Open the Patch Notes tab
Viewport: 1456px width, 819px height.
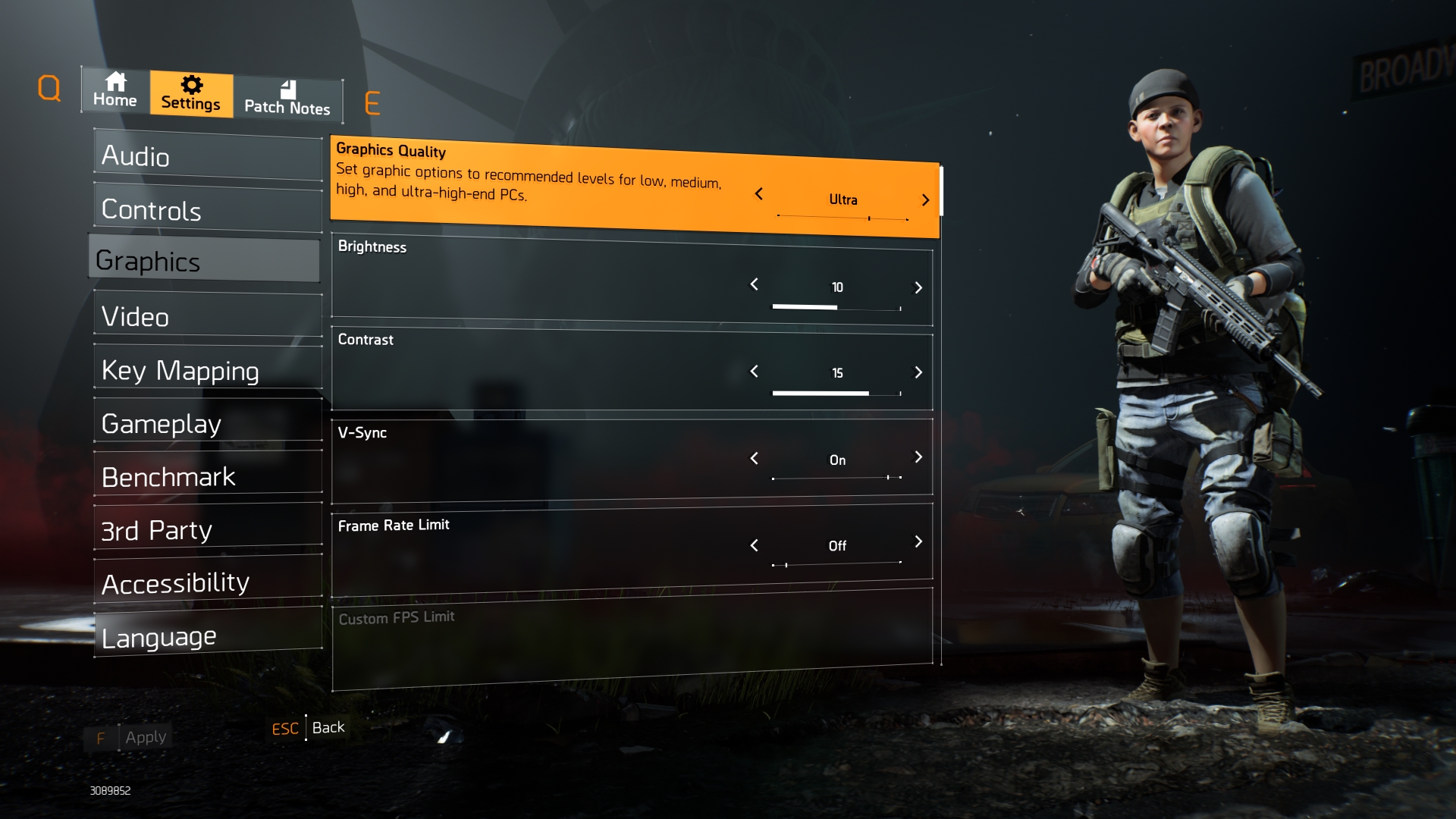pos(287,99)
